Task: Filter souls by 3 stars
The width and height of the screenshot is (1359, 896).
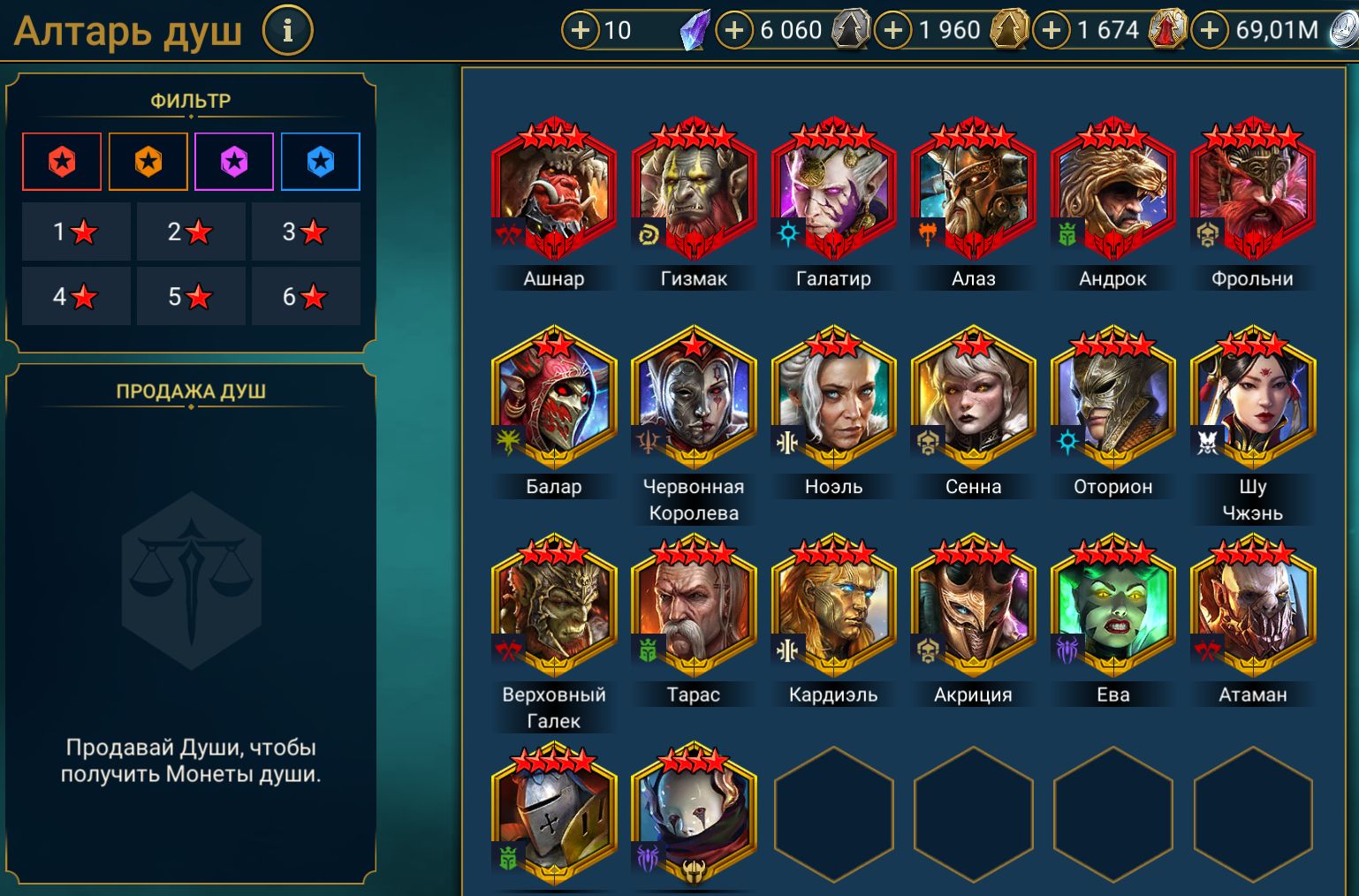Action: 306,232
